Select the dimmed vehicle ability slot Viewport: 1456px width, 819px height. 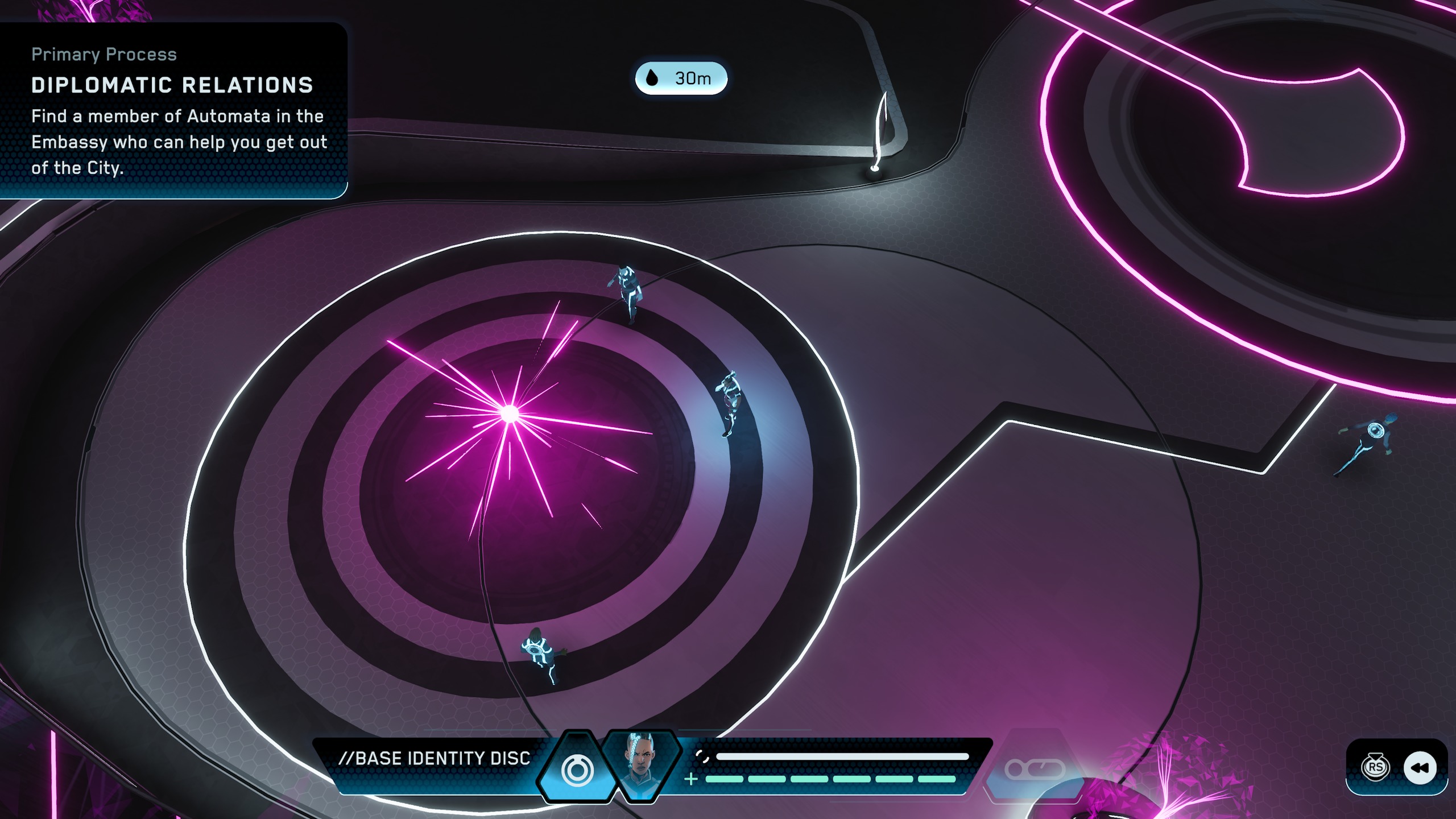point(1035,770)
